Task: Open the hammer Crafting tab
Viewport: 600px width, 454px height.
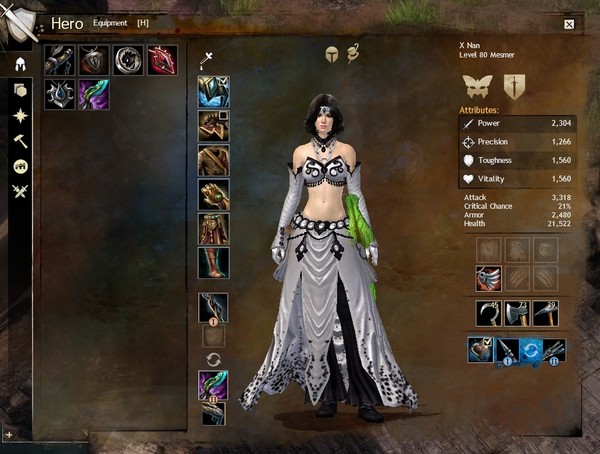Action: click(19, 141)
